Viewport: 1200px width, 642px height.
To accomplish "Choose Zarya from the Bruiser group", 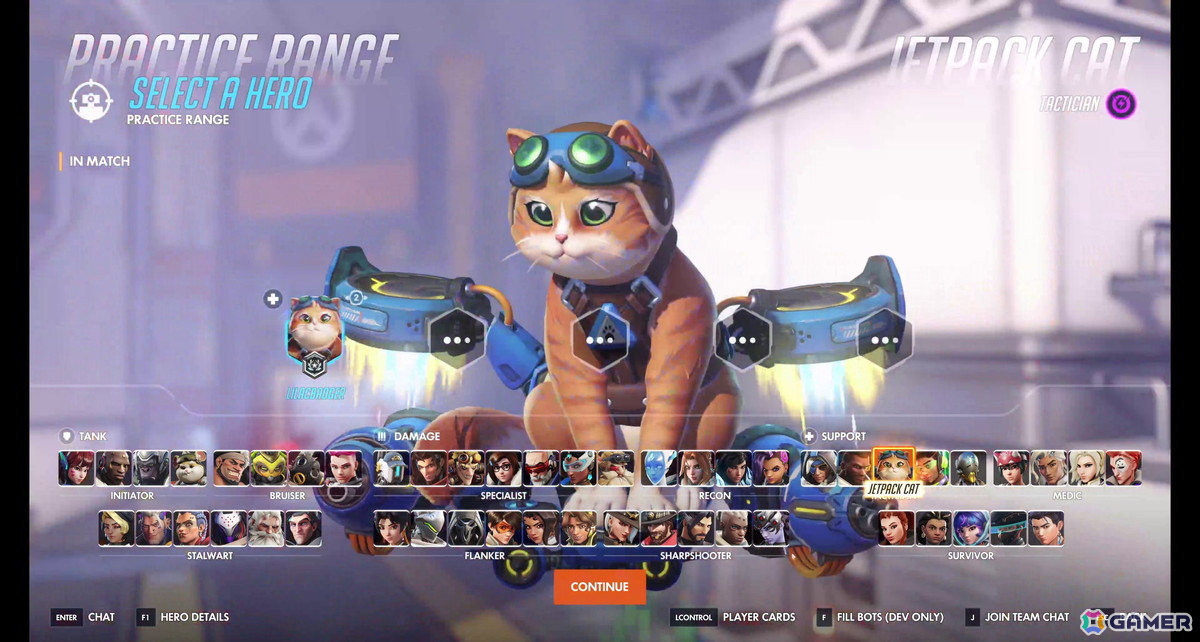I will pyautogui.click(x=344, y=468).
